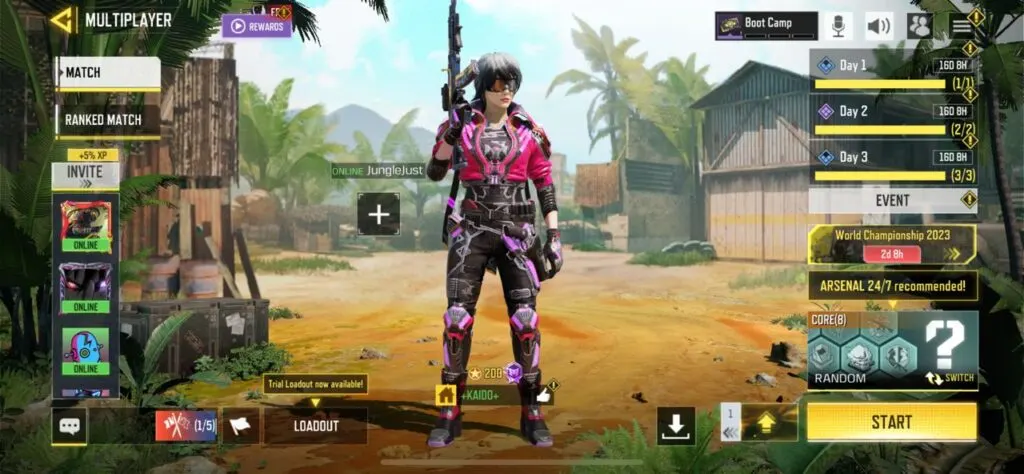Open World Championship 2023 banner
Screen dimensions: 1024x474
pos(892,244)
